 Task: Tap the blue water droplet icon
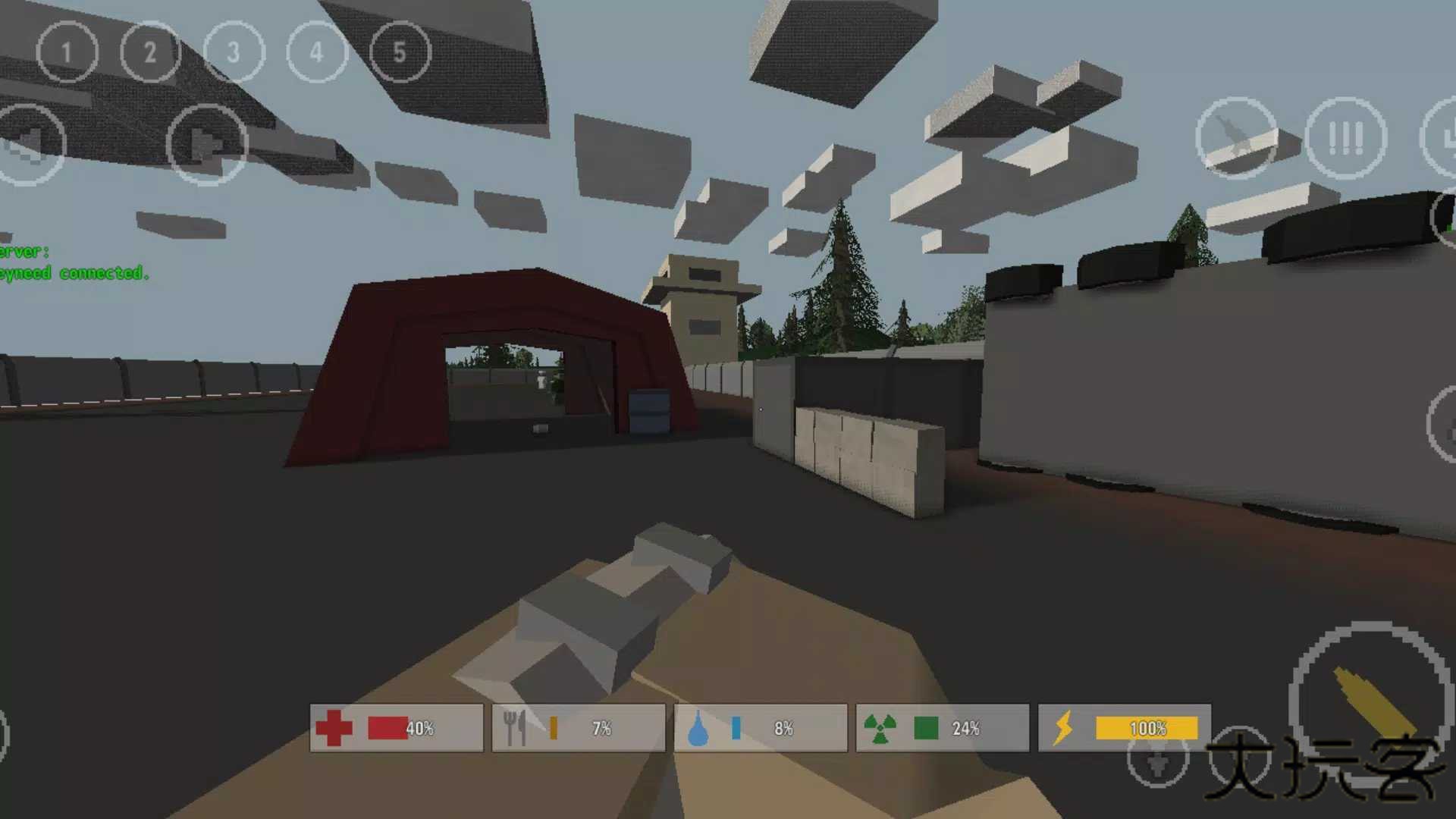699,726
